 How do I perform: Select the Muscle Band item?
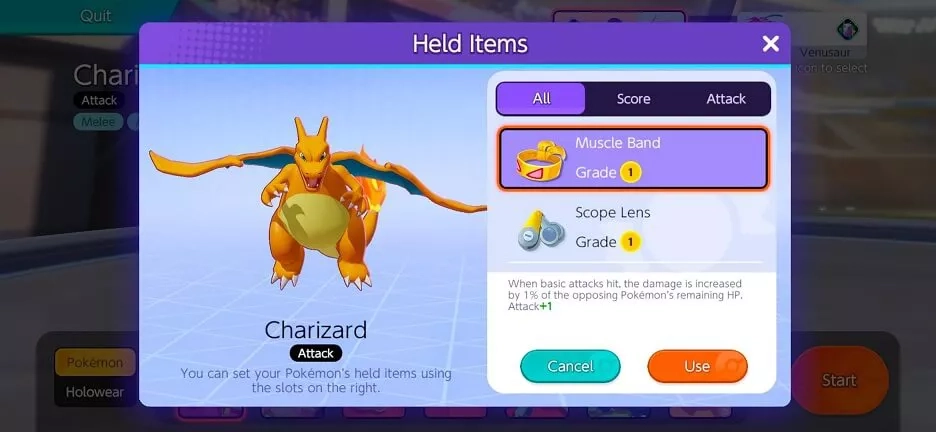632,158
